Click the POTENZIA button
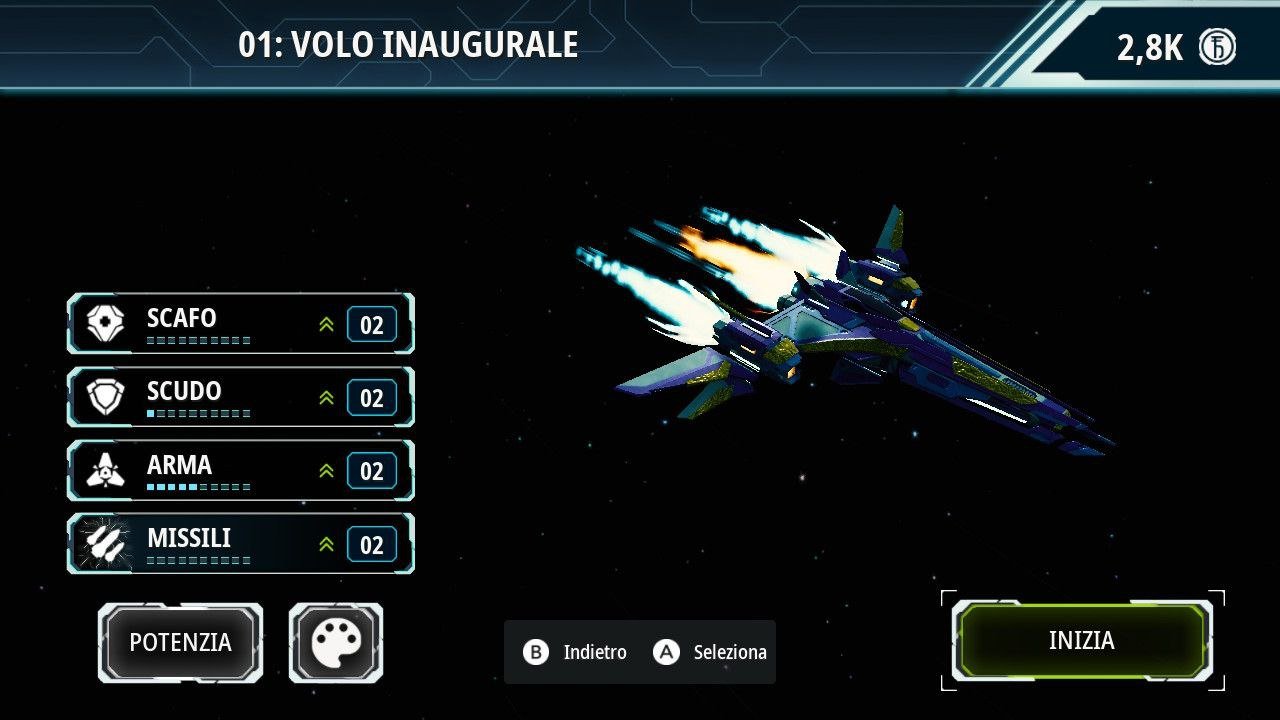The image size is (1280, 720). 180,642
